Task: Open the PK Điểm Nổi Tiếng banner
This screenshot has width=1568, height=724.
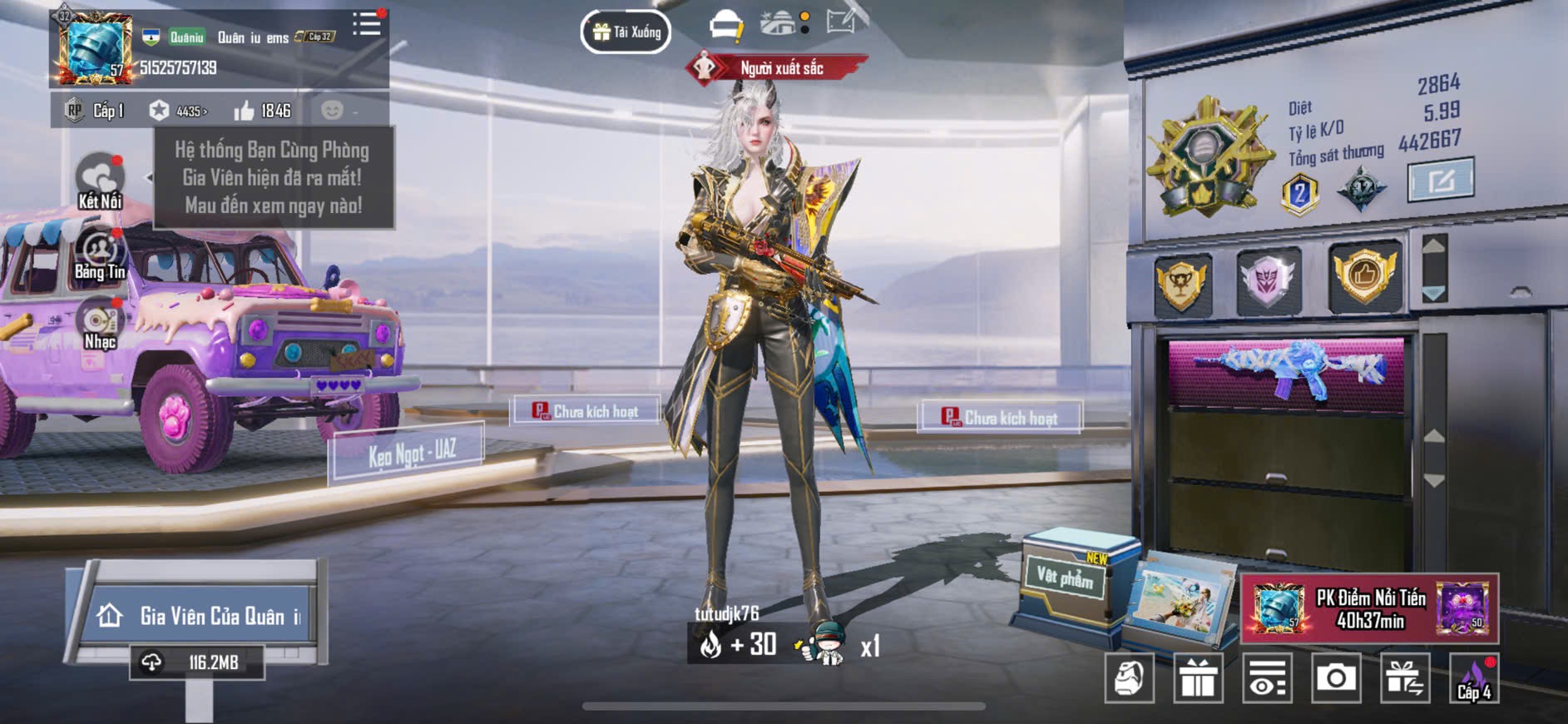Action: pos(1369,609)
